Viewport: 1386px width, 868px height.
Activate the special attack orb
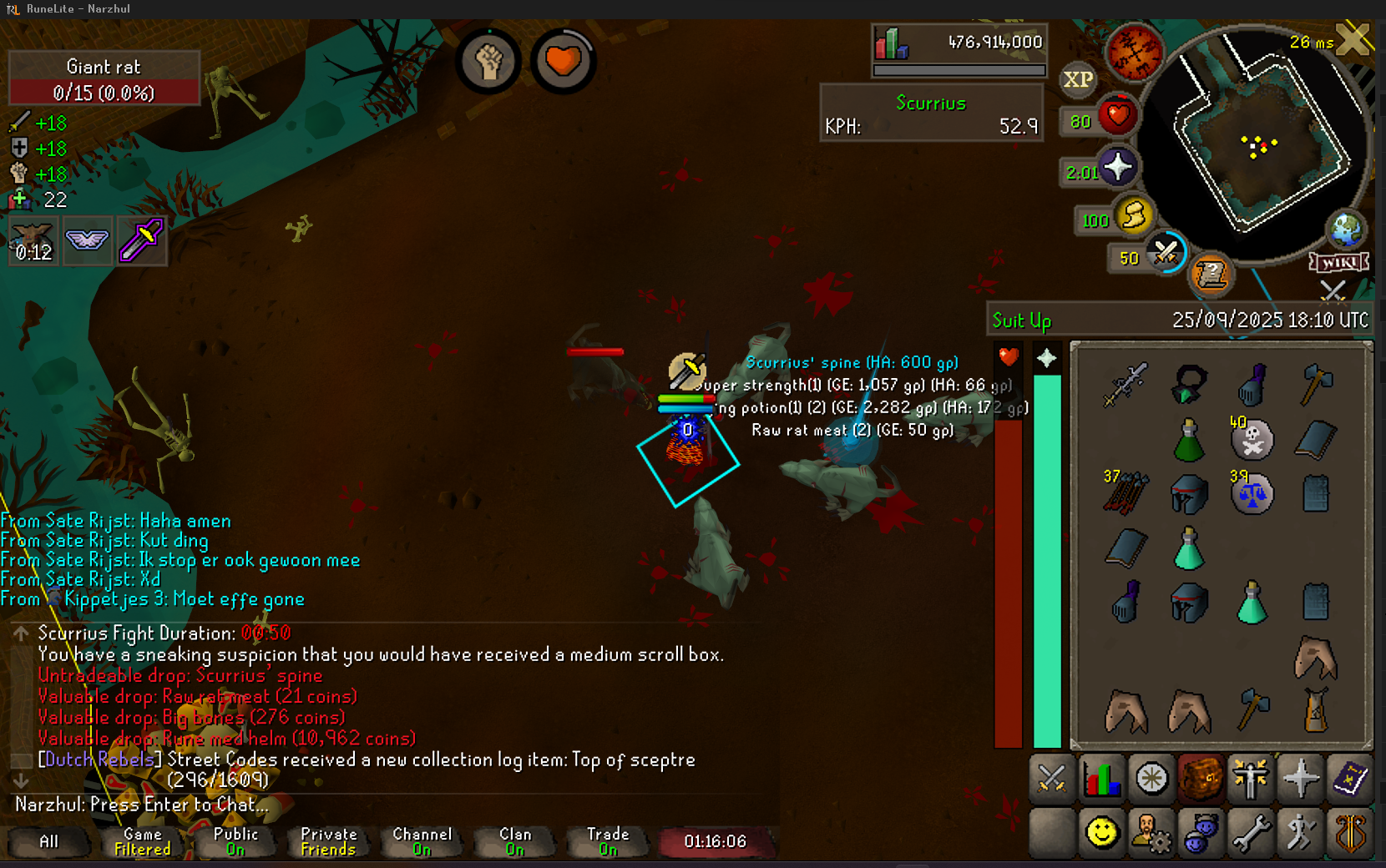[x=1166, y=253]
